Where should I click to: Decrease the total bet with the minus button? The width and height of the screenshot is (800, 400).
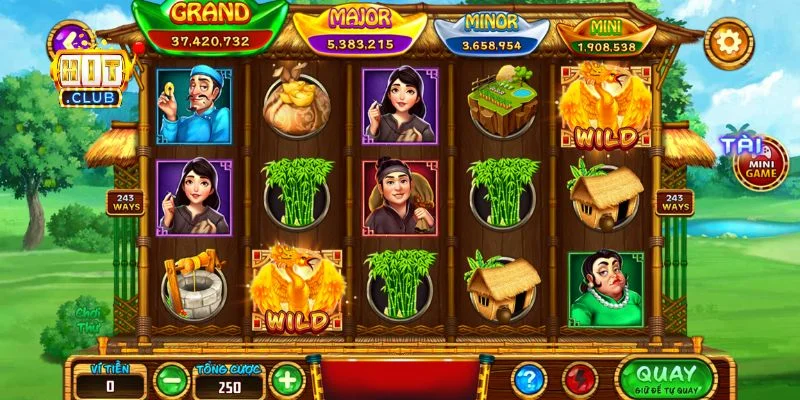pyautogui.click(x=173, y=380)
